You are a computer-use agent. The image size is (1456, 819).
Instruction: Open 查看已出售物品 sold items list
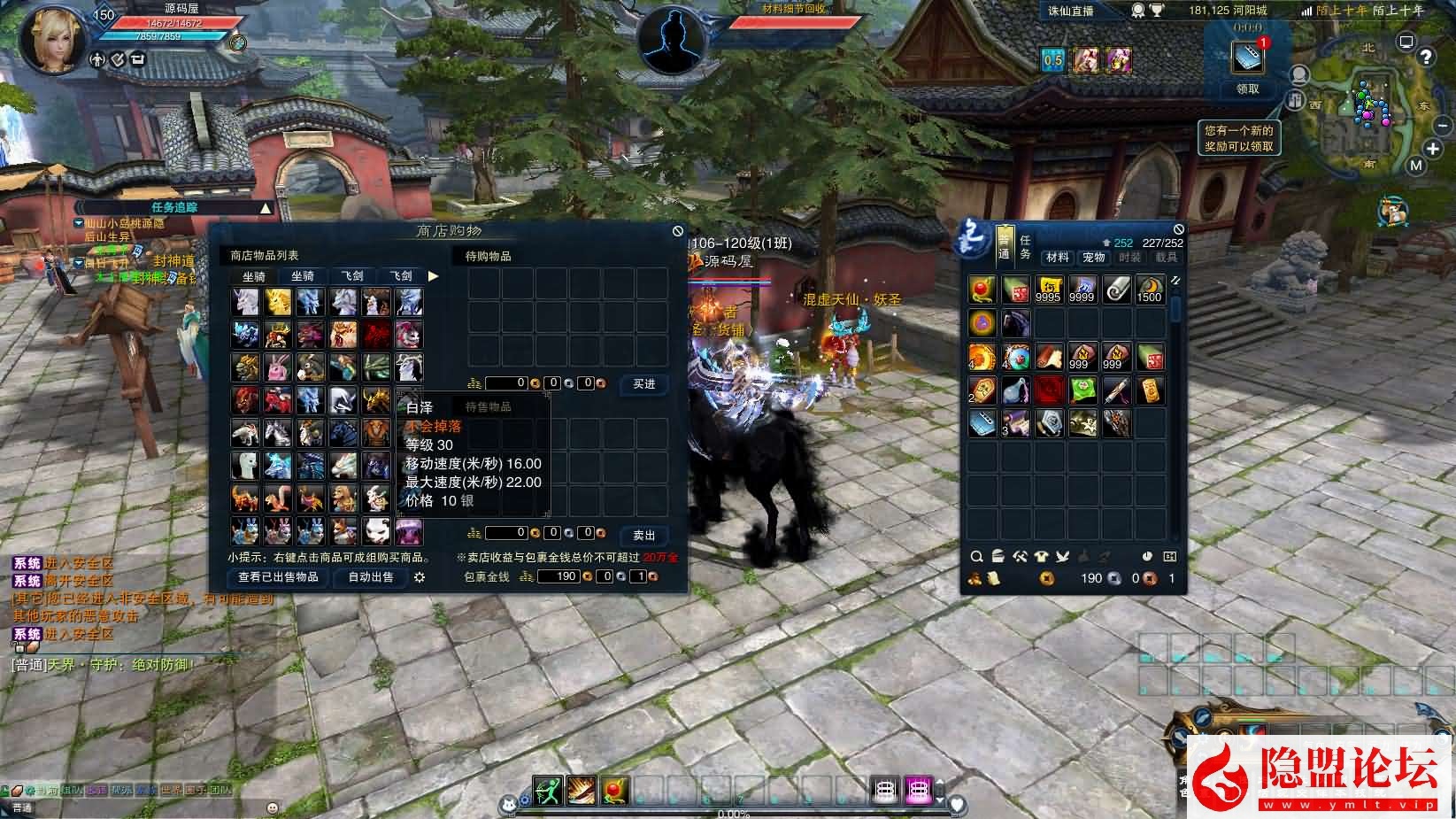pyautogui.click(x=278, y=577)
